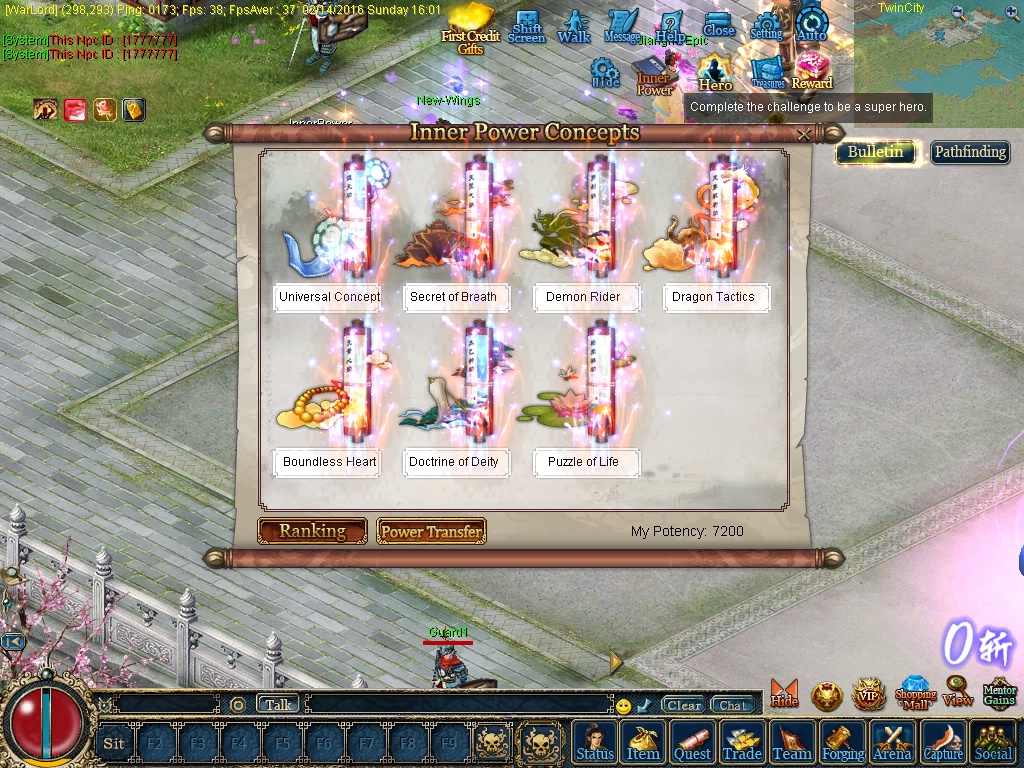Show the Bulletin panel
Image resolution: width=1024 pixels, height=768 pixels.
[875, 152]
